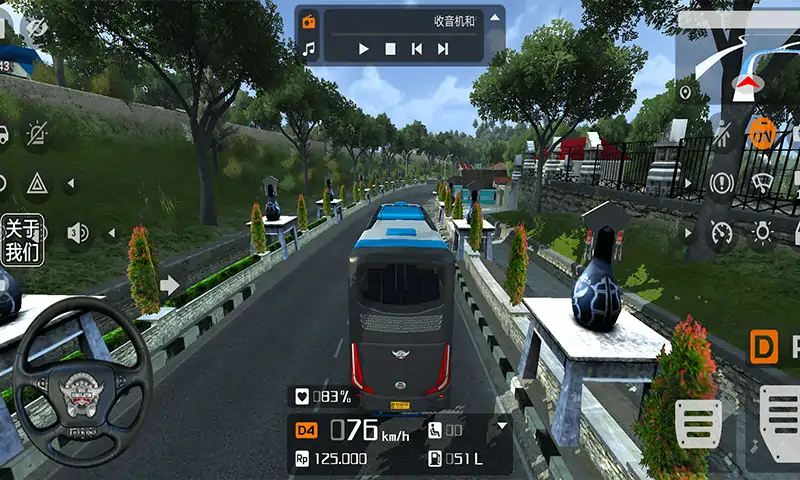Activate the hazard warning triangle
Screen dimensions: 800x480
point(37,183)
